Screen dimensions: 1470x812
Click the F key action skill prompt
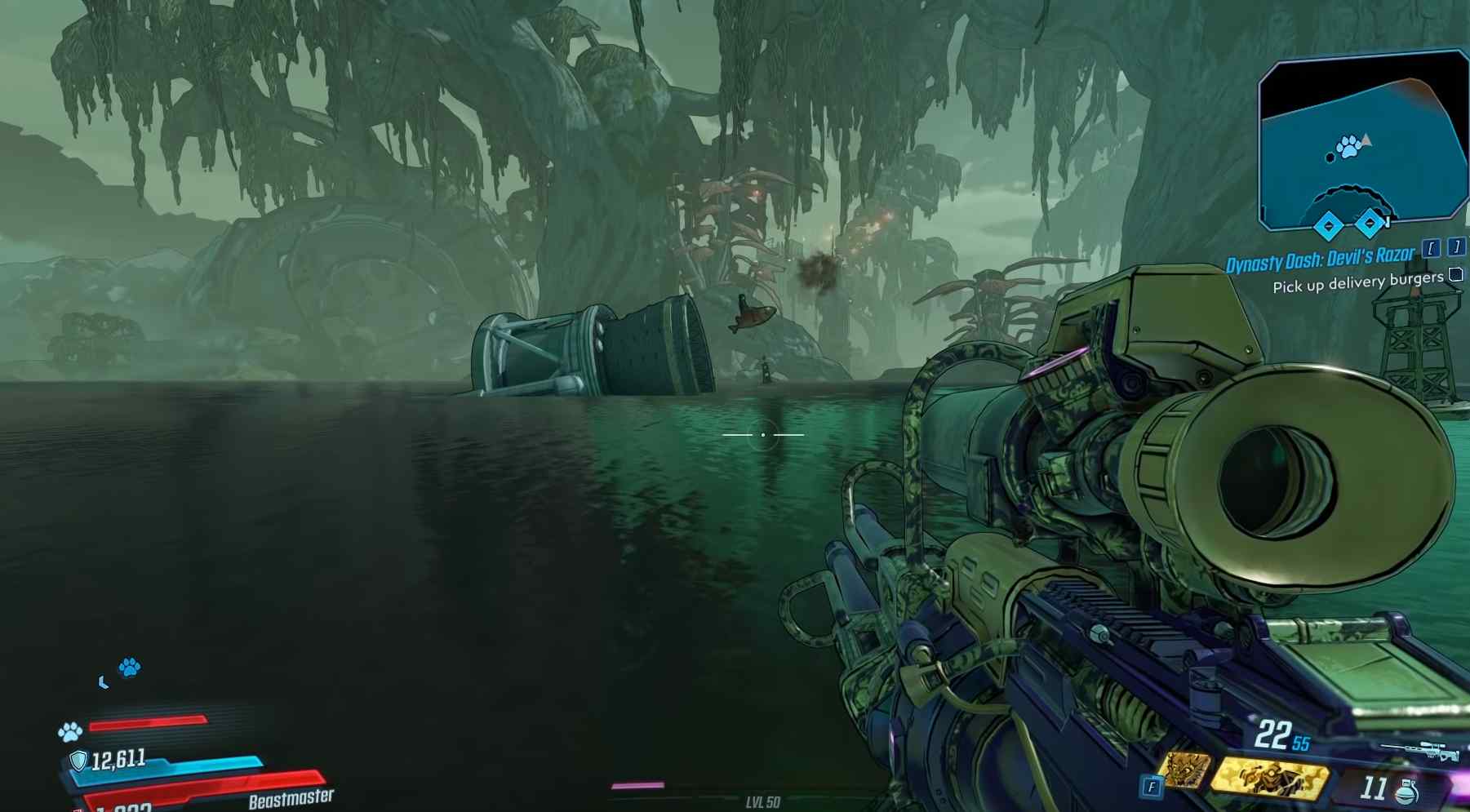(x=1152, y=784)
